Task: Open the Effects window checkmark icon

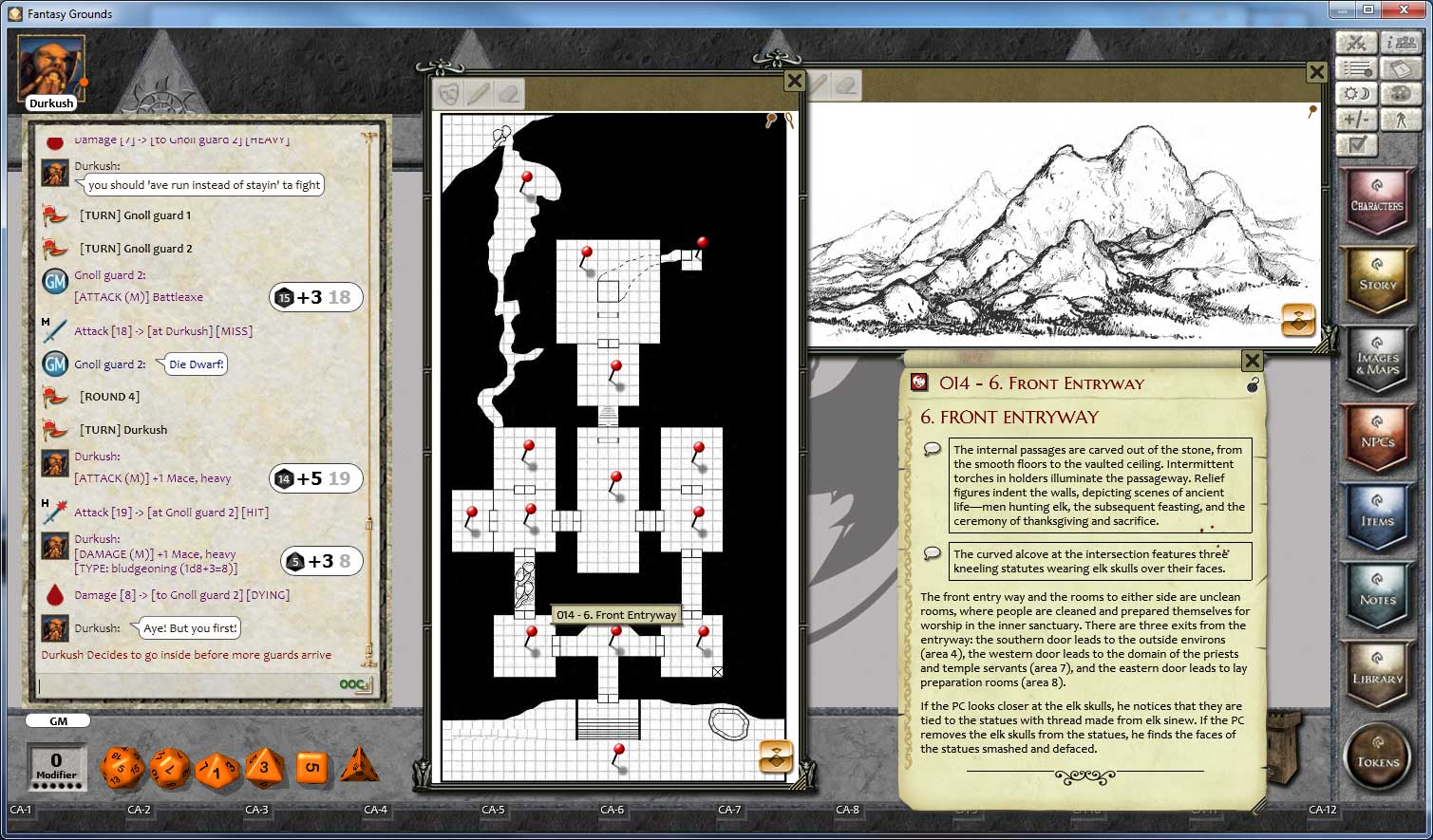Action: [1357, 144]
